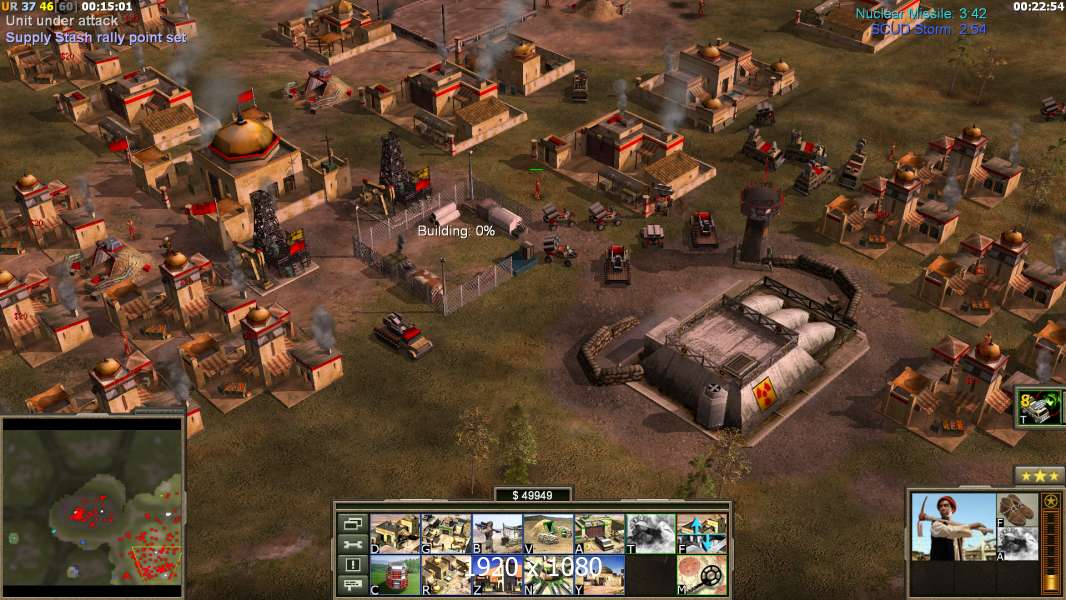Screen dimensions: 1066x600
Task: Activate the smoke cloud command (T)
Action: point(650,534)
